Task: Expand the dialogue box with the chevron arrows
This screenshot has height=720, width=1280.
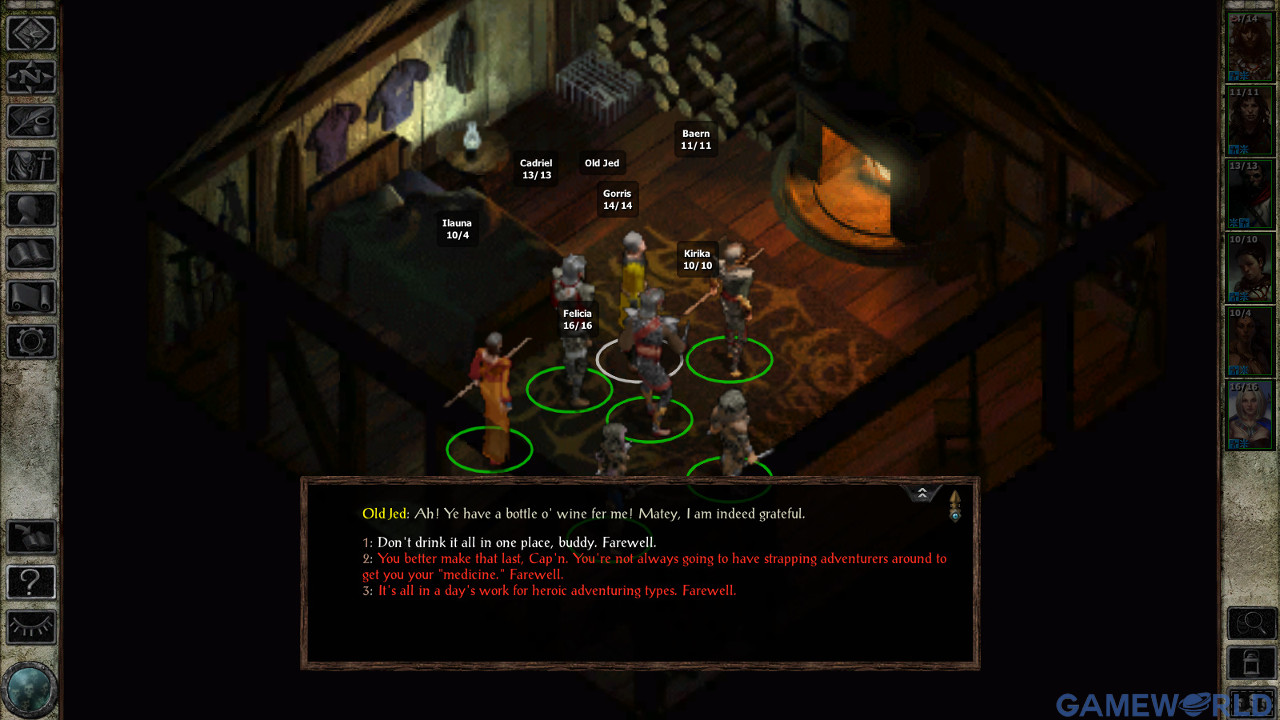Action: (922, 492)
